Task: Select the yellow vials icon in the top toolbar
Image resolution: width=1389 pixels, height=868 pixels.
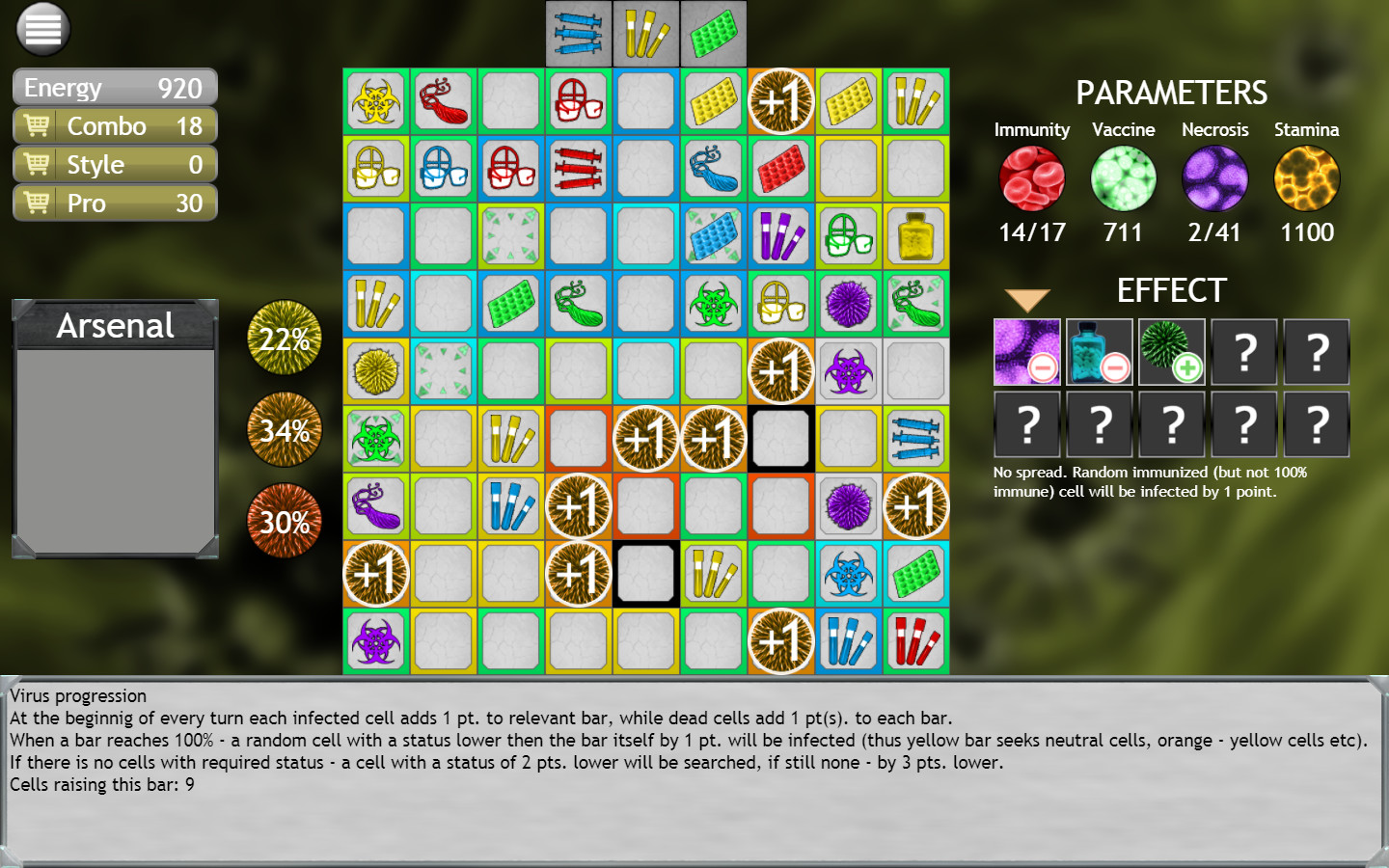Action: click(x=645, y=32)
